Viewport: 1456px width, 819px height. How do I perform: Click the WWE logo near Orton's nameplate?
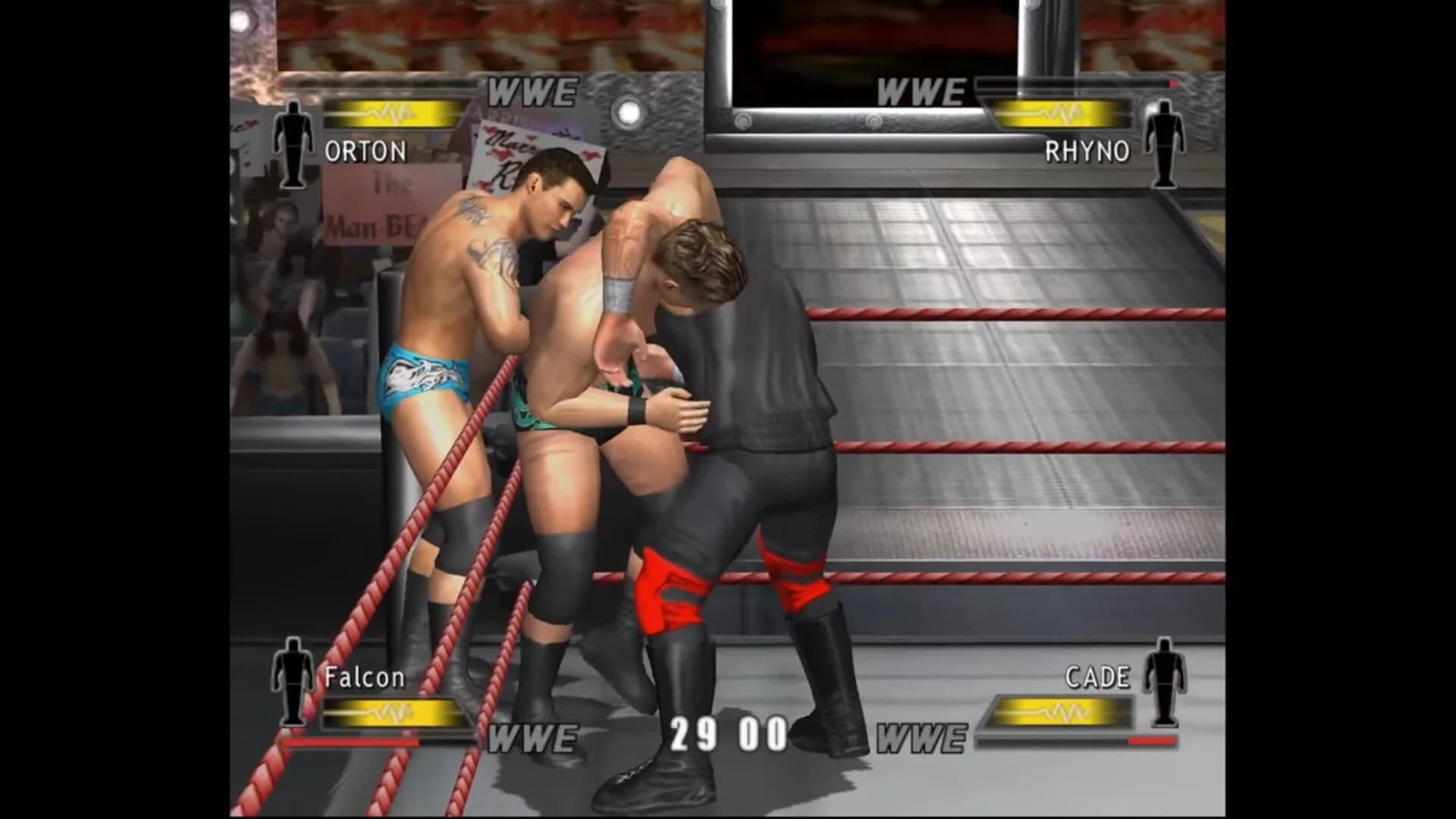pyautogui.click(x=531, y=91)
